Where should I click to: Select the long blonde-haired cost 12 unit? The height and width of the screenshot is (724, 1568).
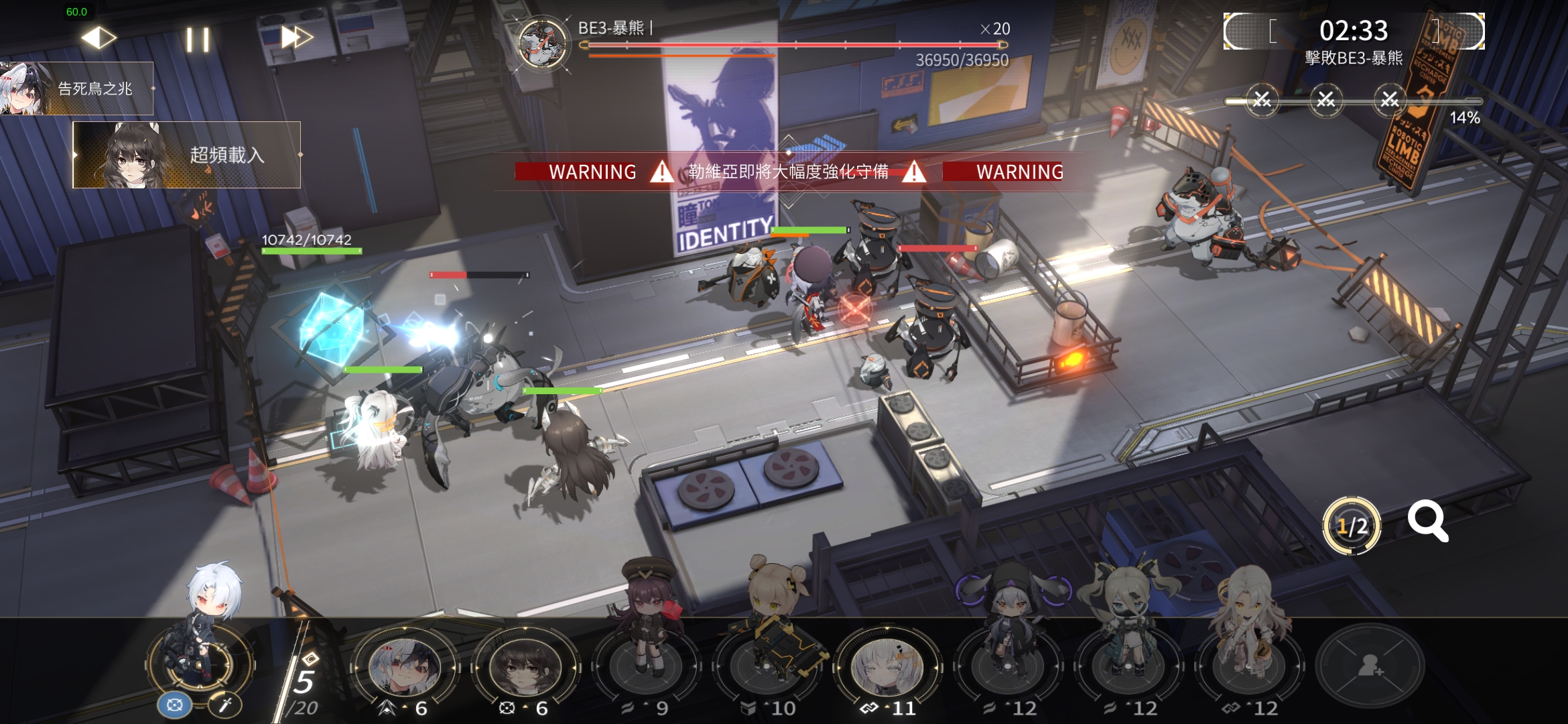point(1249,664)
